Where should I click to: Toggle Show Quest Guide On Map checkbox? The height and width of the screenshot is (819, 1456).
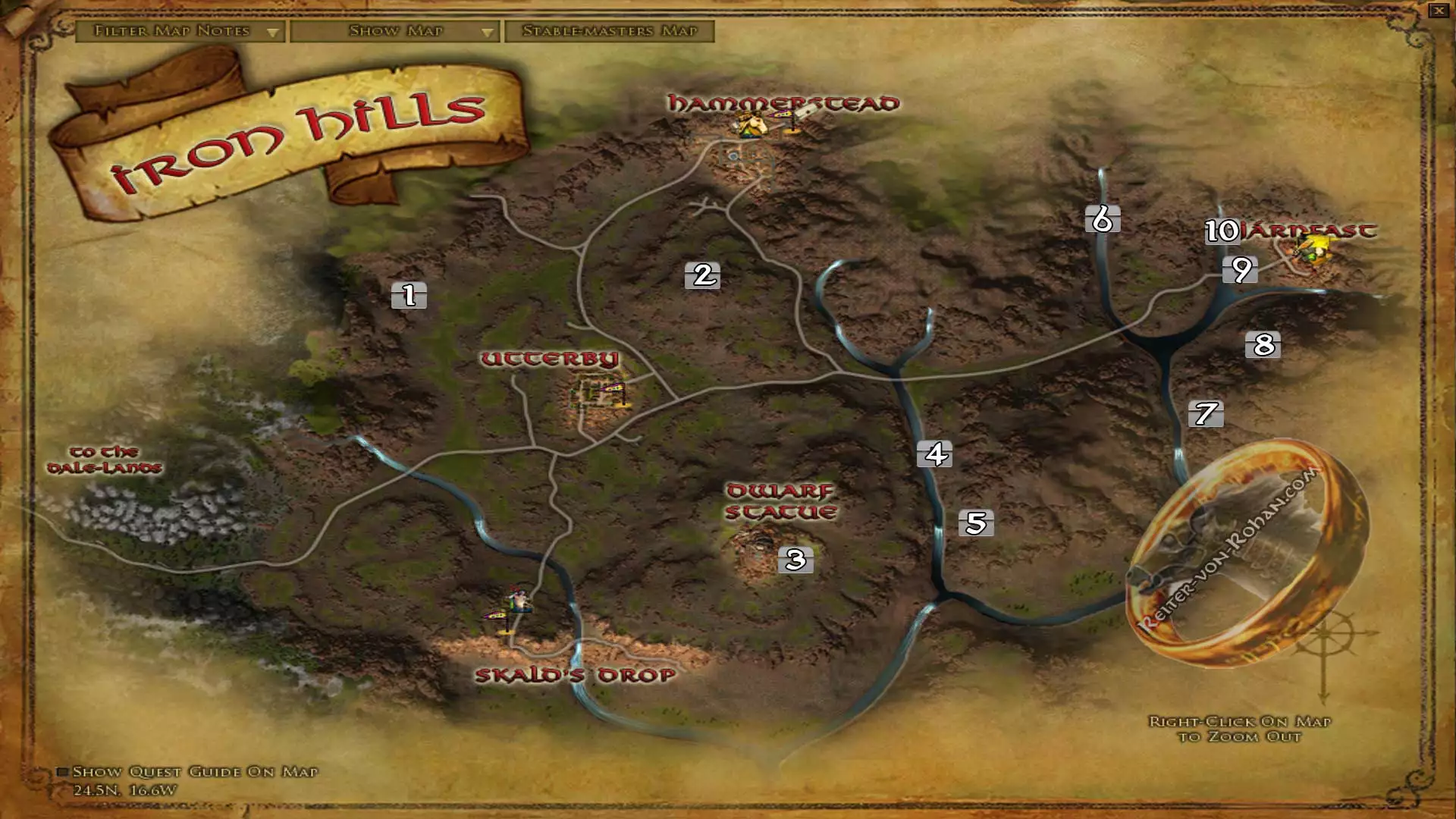click(x=63, y=772)
